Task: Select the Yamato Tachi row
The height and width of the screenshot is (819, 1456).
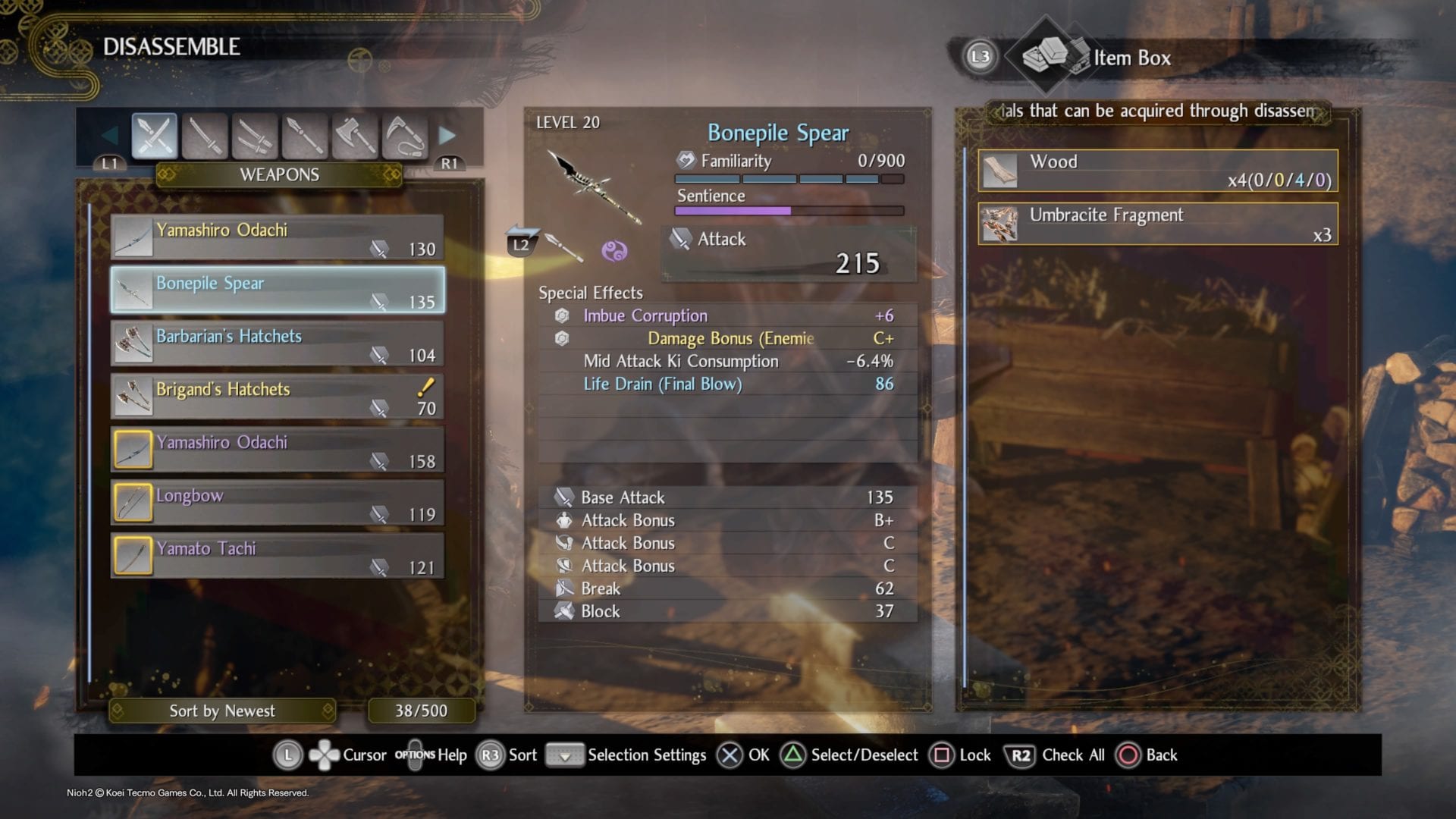Action: (278, 556)
